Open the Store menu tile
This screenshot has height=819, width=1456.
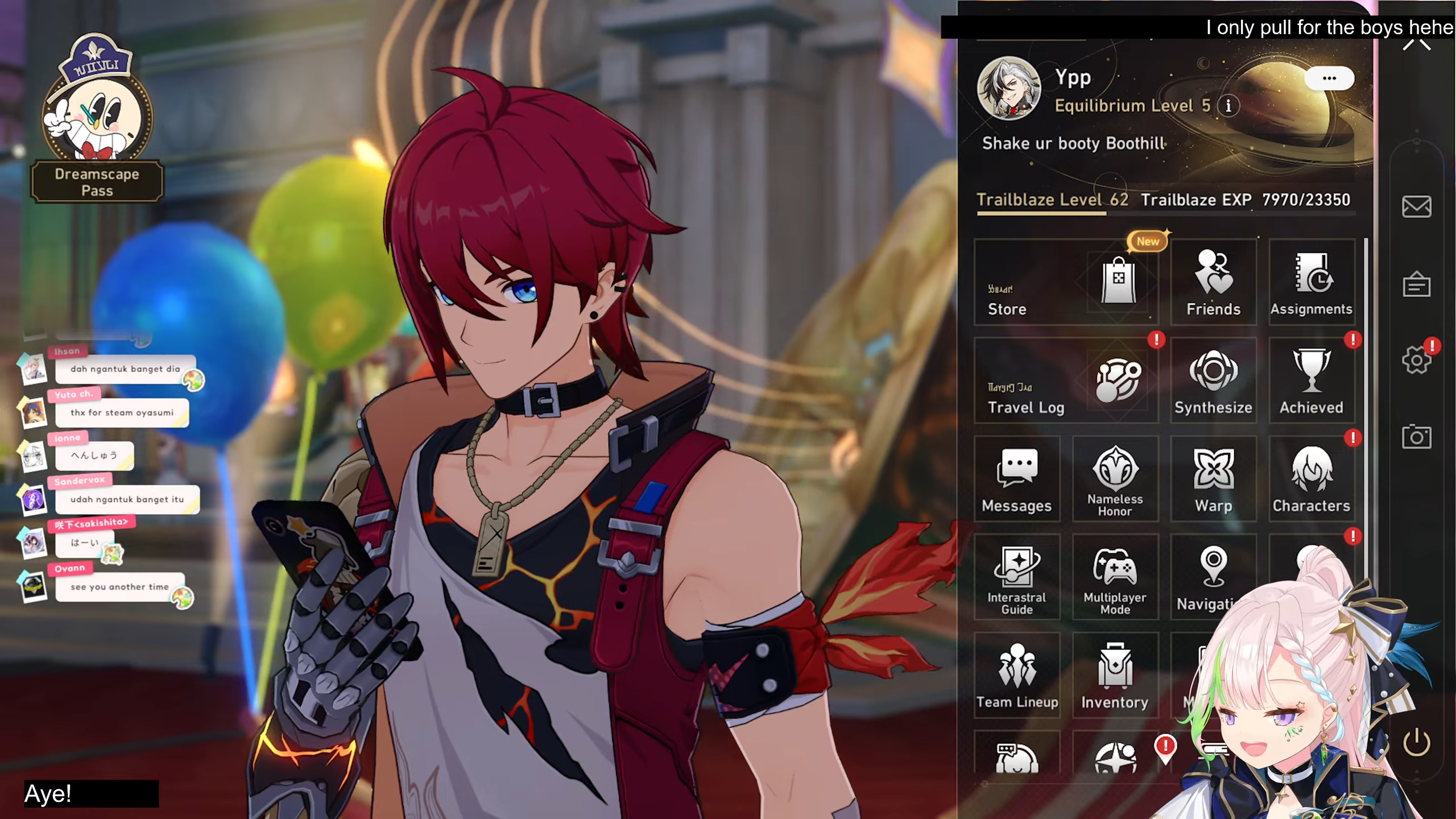pyautogui.click(x=1066, y=283)
